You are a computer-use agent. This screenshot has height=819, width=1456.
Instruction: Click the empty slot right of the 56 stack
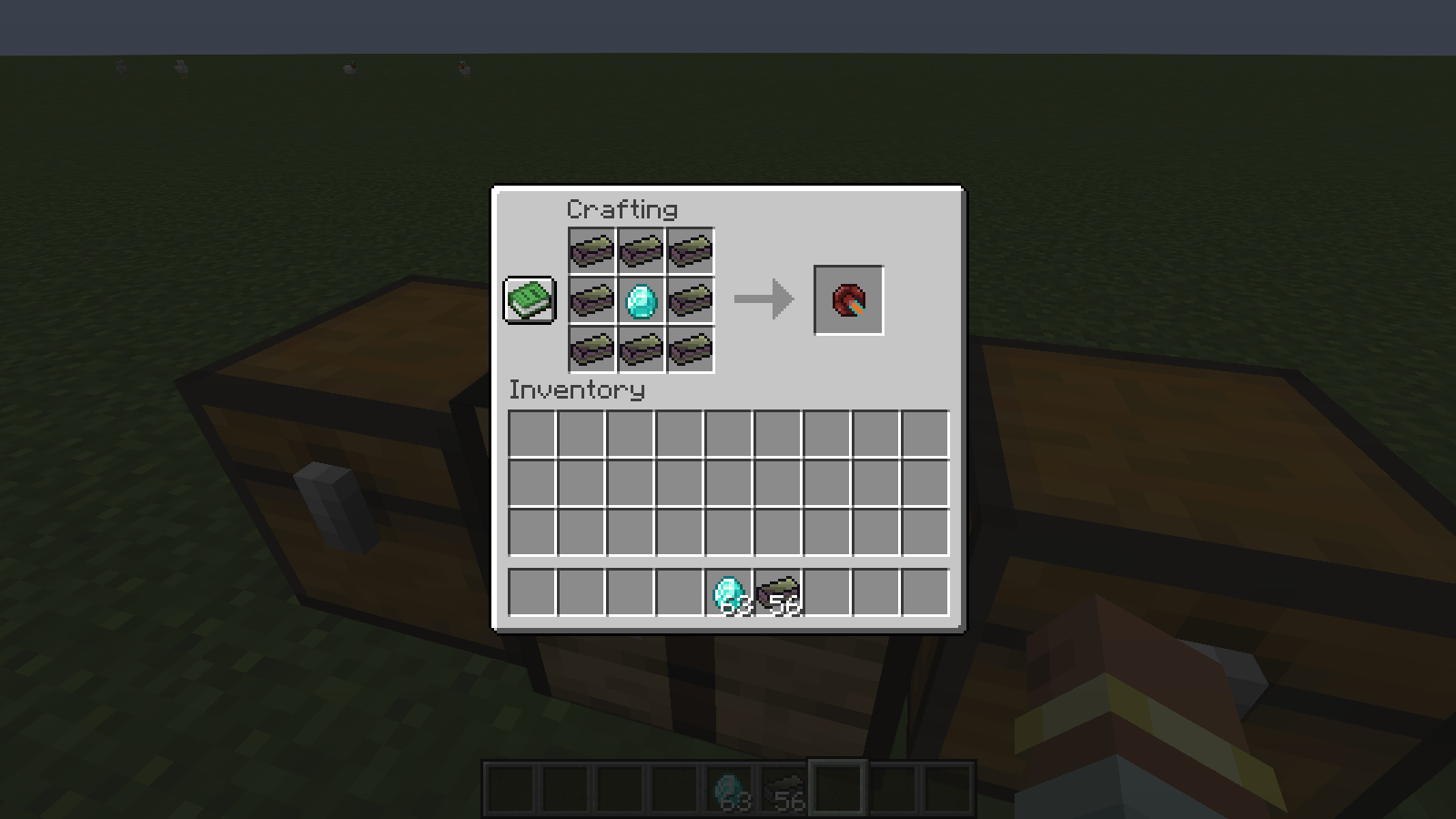tap(828, 591)
